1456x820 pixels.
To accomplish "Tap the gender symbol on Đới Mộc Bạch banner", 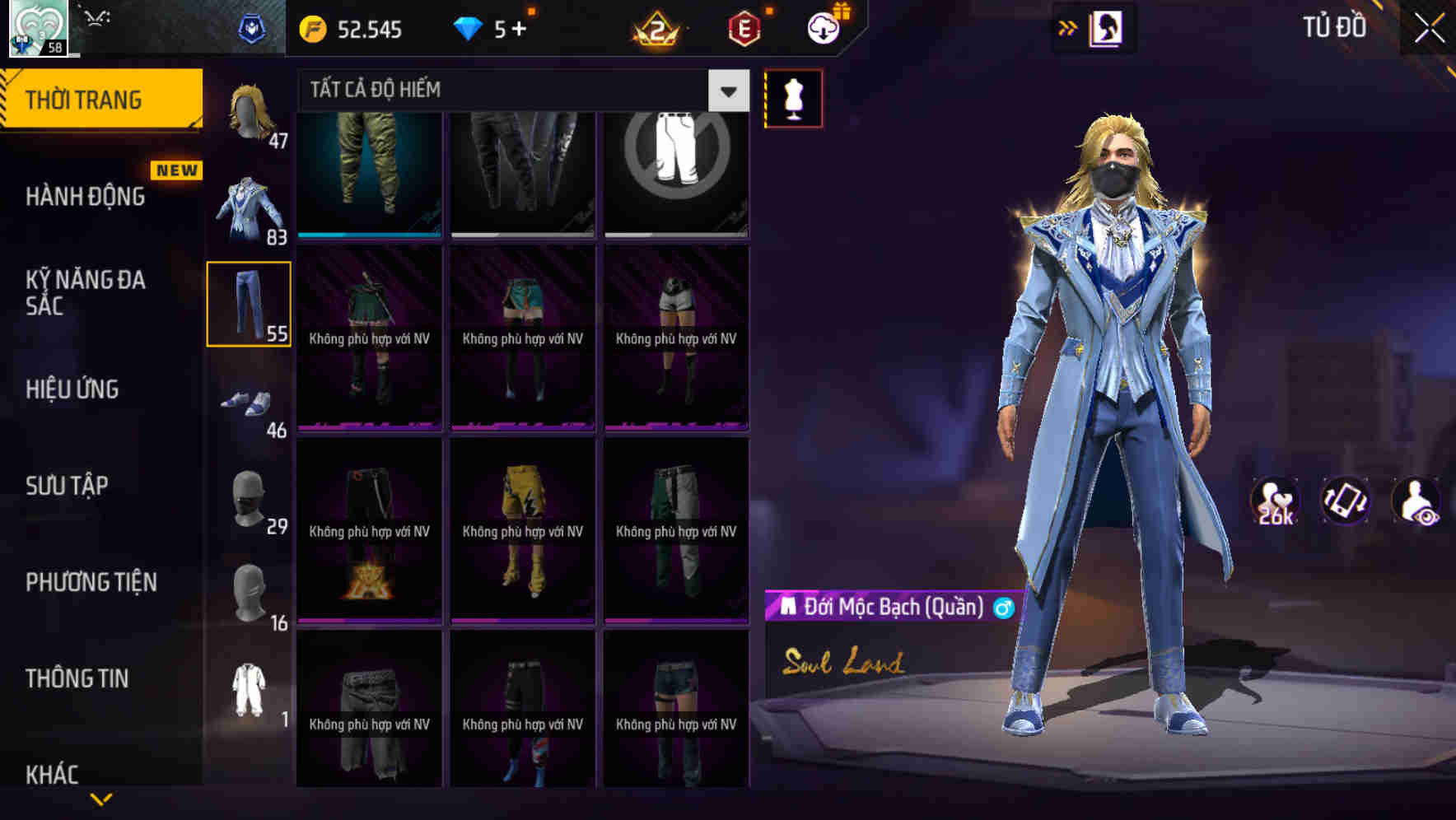I will [1001, 608].
